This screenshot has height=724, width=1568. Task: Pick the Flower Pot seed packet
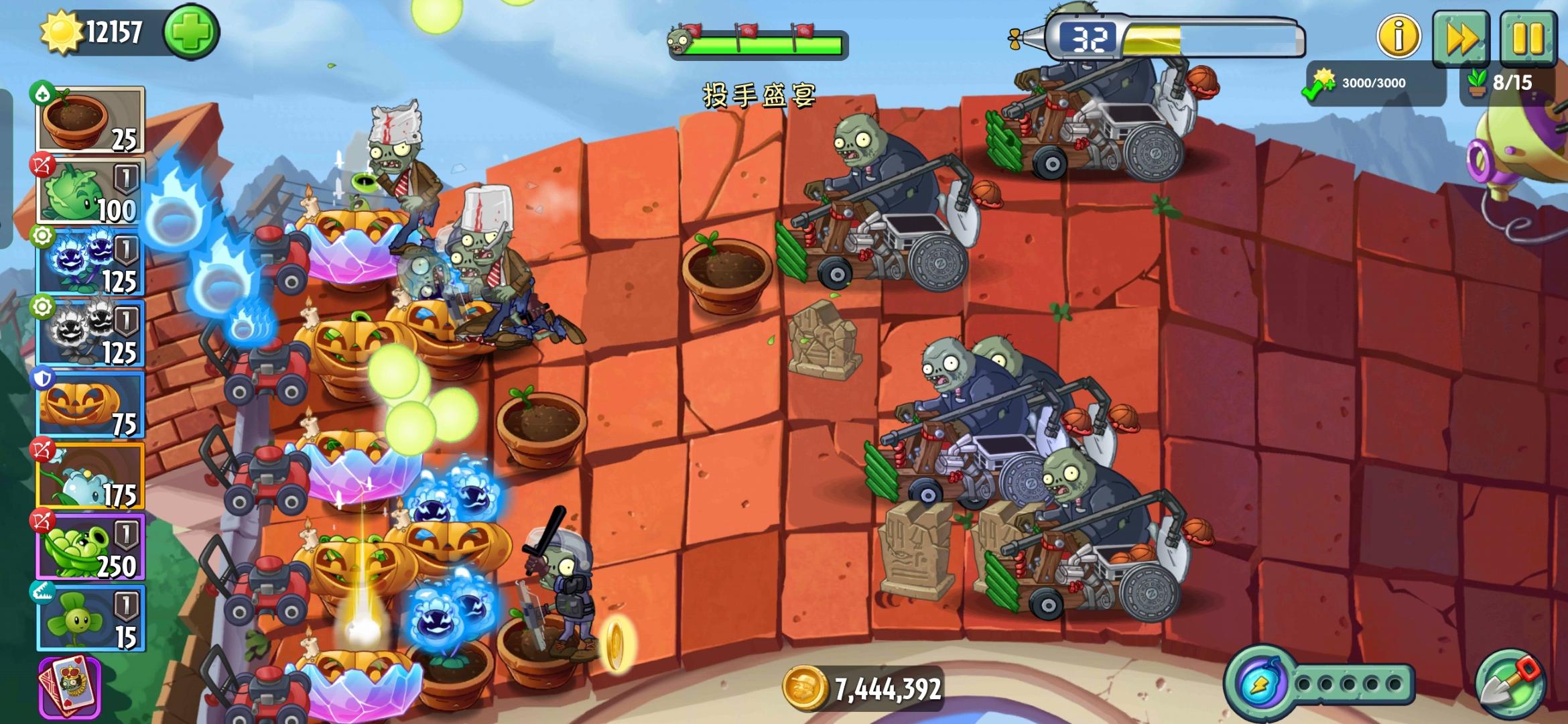tap(87, 121)
